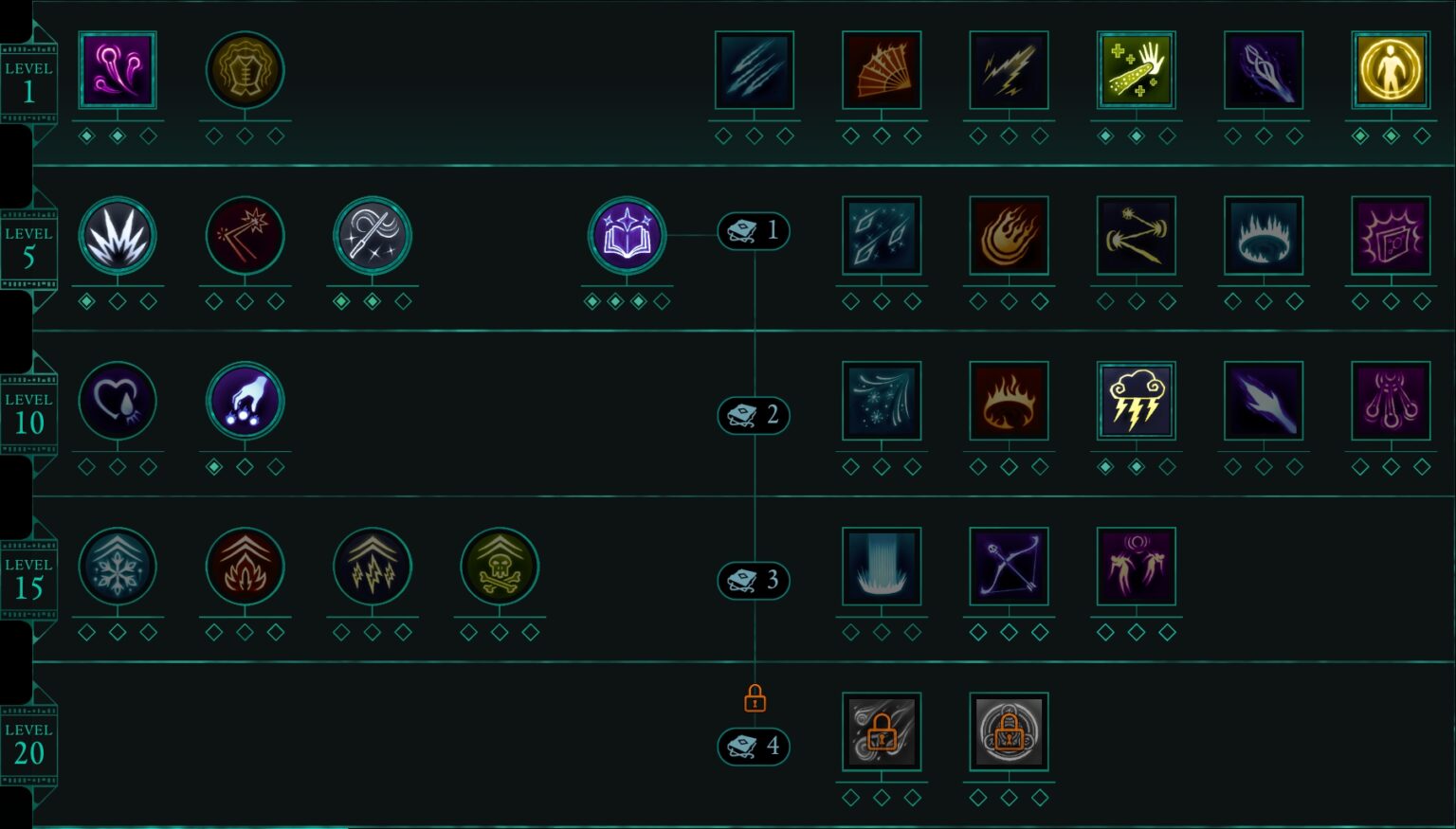This screenshot has width=1456, height=829.
Task: Select the green healing hands spell
Action: tap(1136, 69)
